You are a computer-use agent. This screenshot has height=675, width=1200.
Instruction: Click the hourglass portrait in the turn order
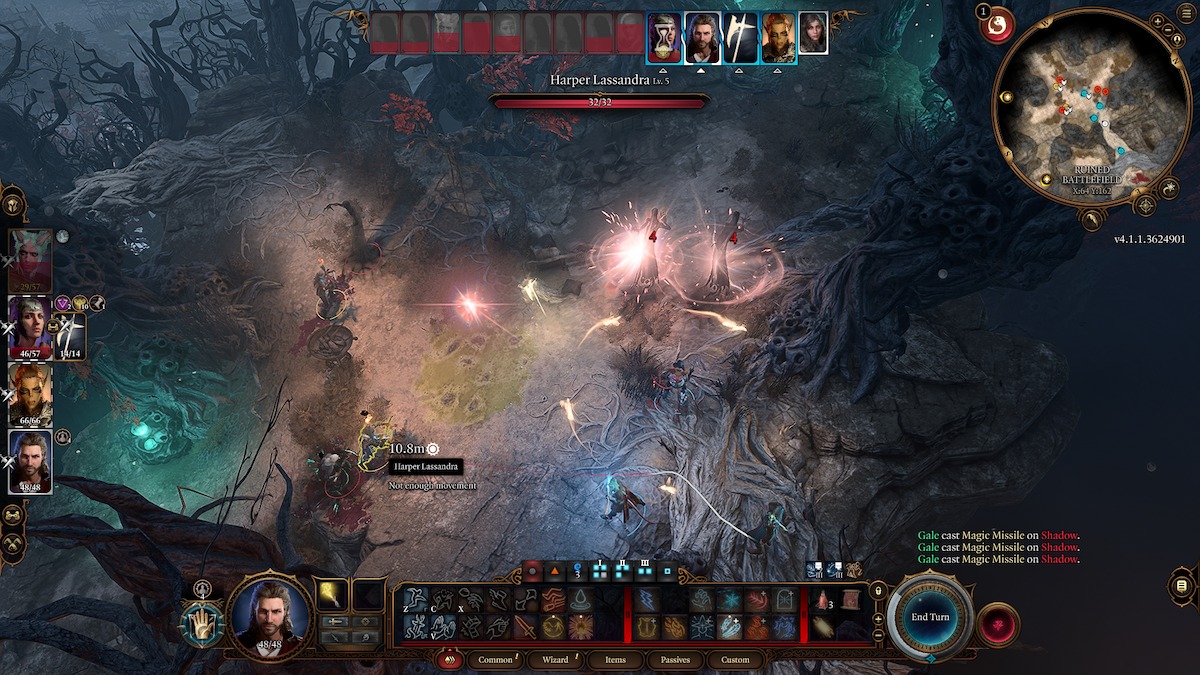664,37
